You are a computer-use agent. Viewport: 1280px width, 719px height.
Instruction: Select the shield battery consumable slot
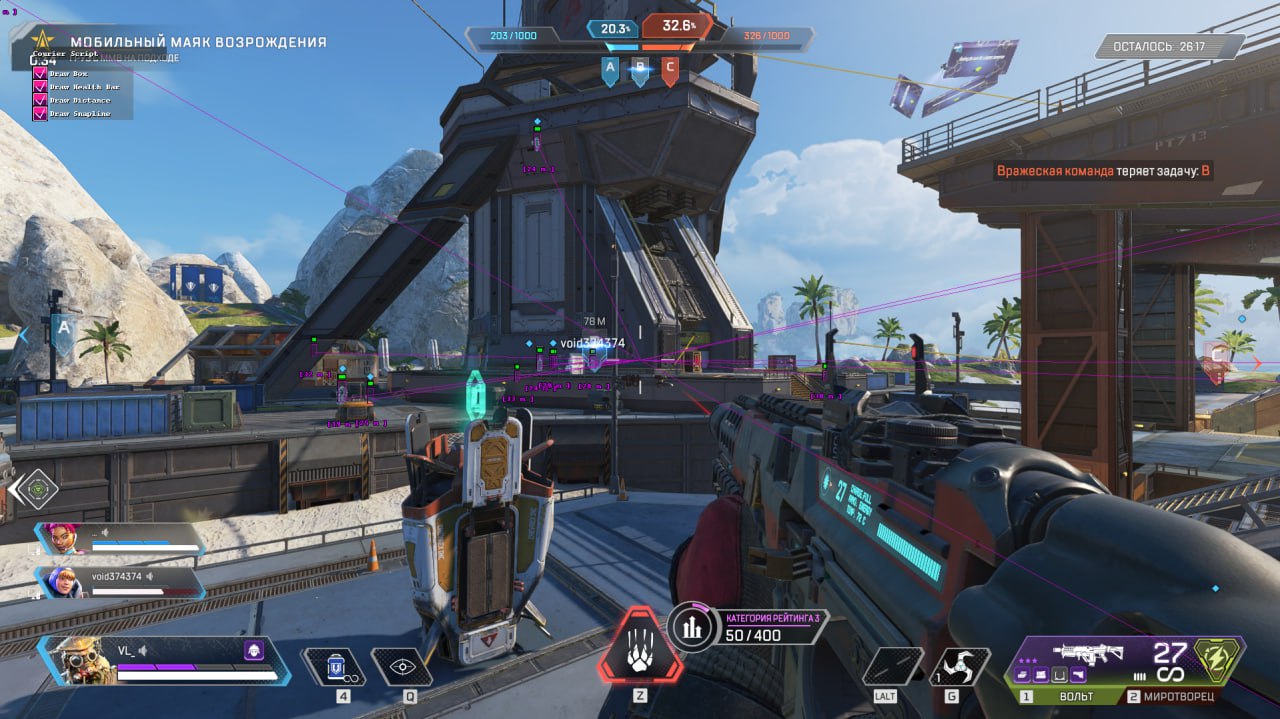(x=335, y=667)
